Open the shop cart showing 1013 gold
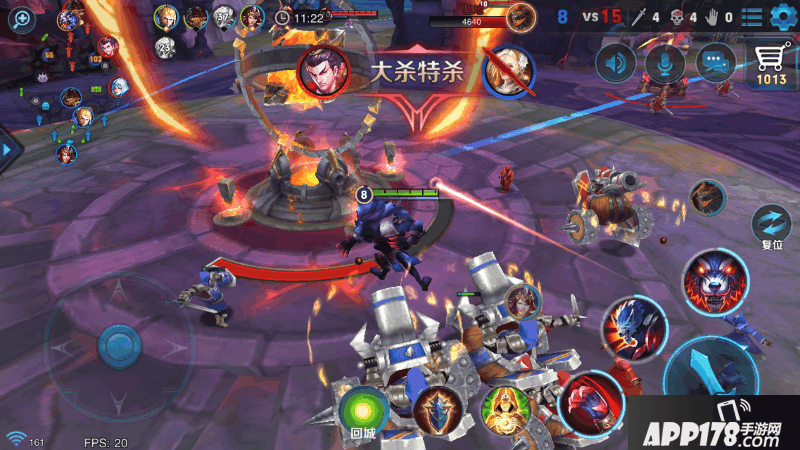This screenshot has height=450, width=800. [x=772, y=64]
